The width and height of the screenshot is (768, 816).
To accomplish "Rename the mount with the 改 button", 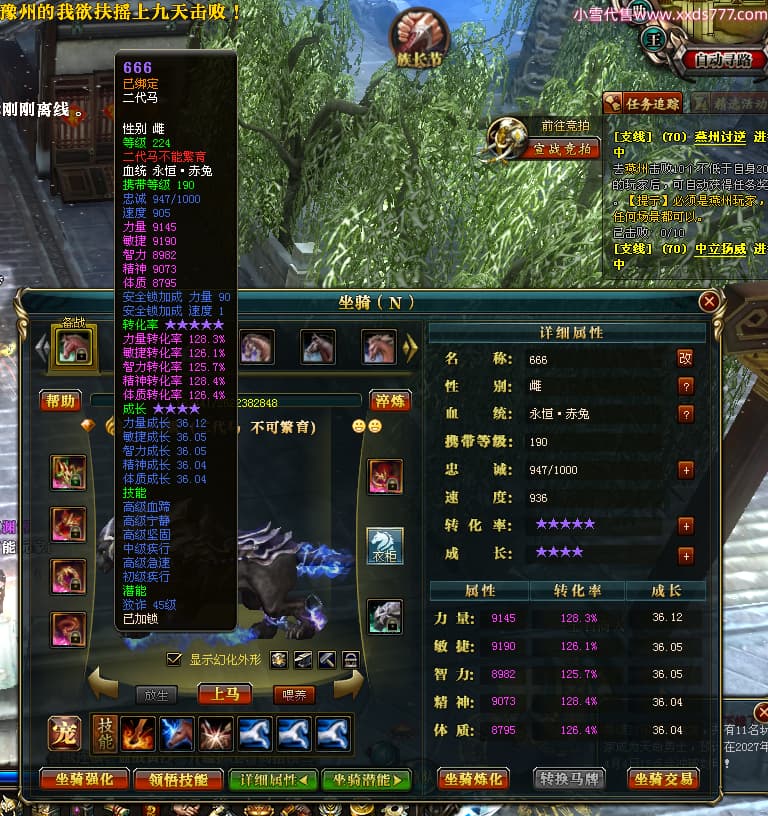I will click(x=685, y=358).
